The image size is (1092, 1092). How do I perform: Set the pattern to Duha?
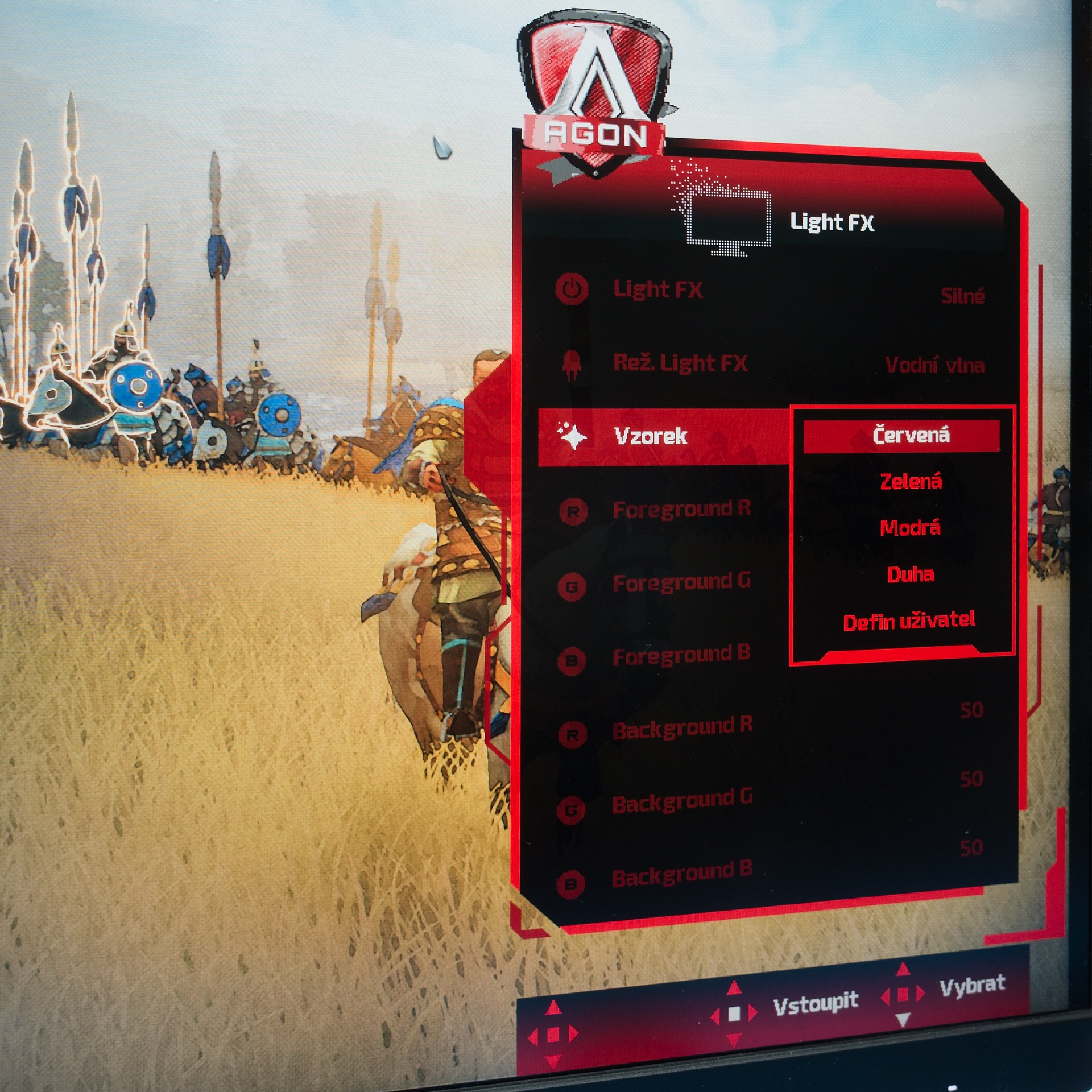click(x=910, y=574)
